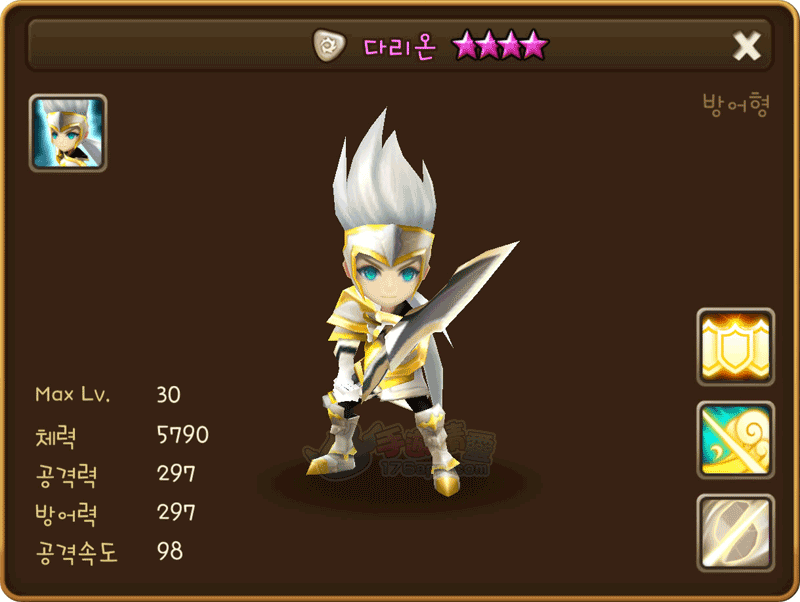View the white slash skill icon
Image resolution: width=800 pixels, height=602 pixels.
[x=735, y=532]
